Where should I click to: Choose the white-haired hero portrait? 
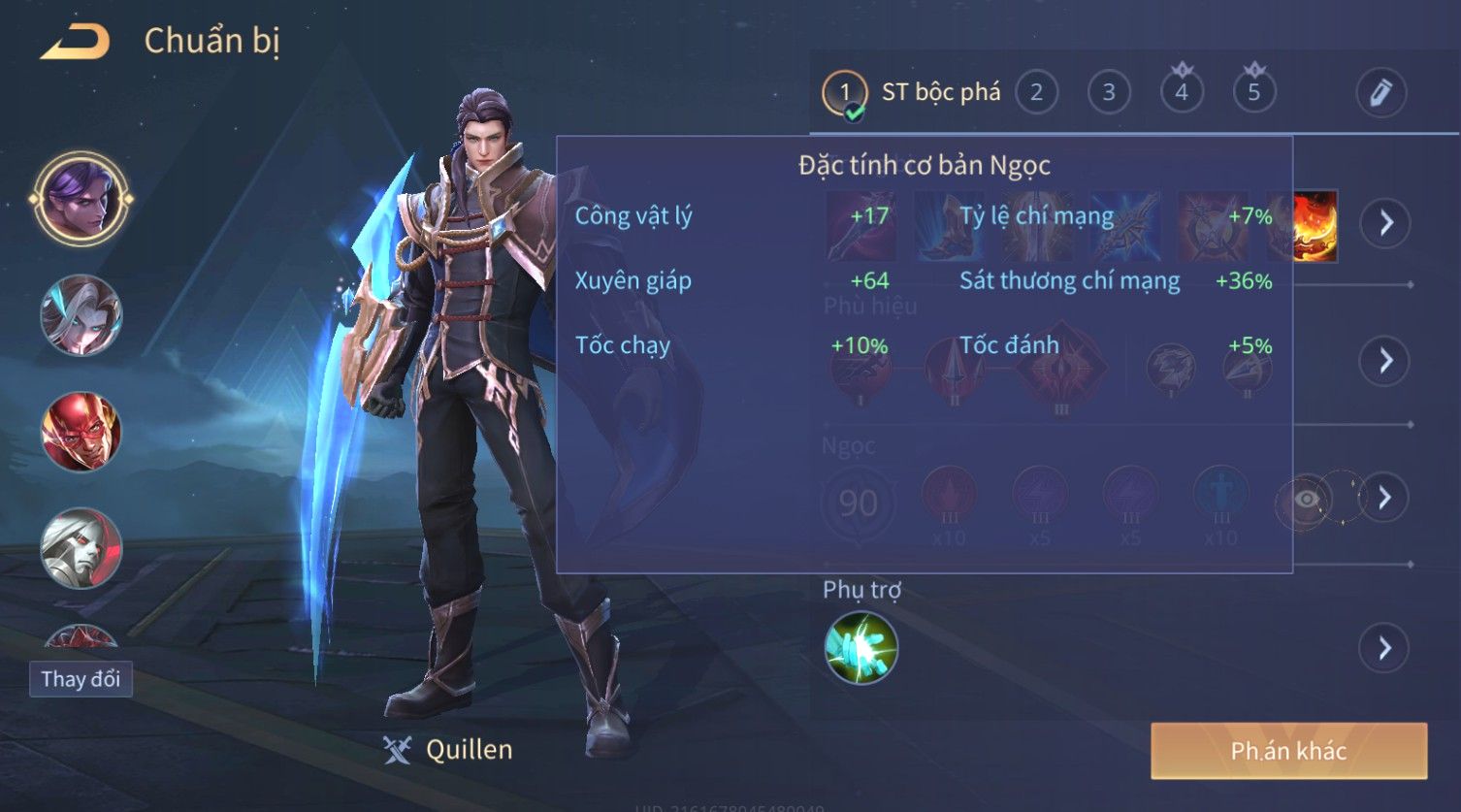[81, 314]
